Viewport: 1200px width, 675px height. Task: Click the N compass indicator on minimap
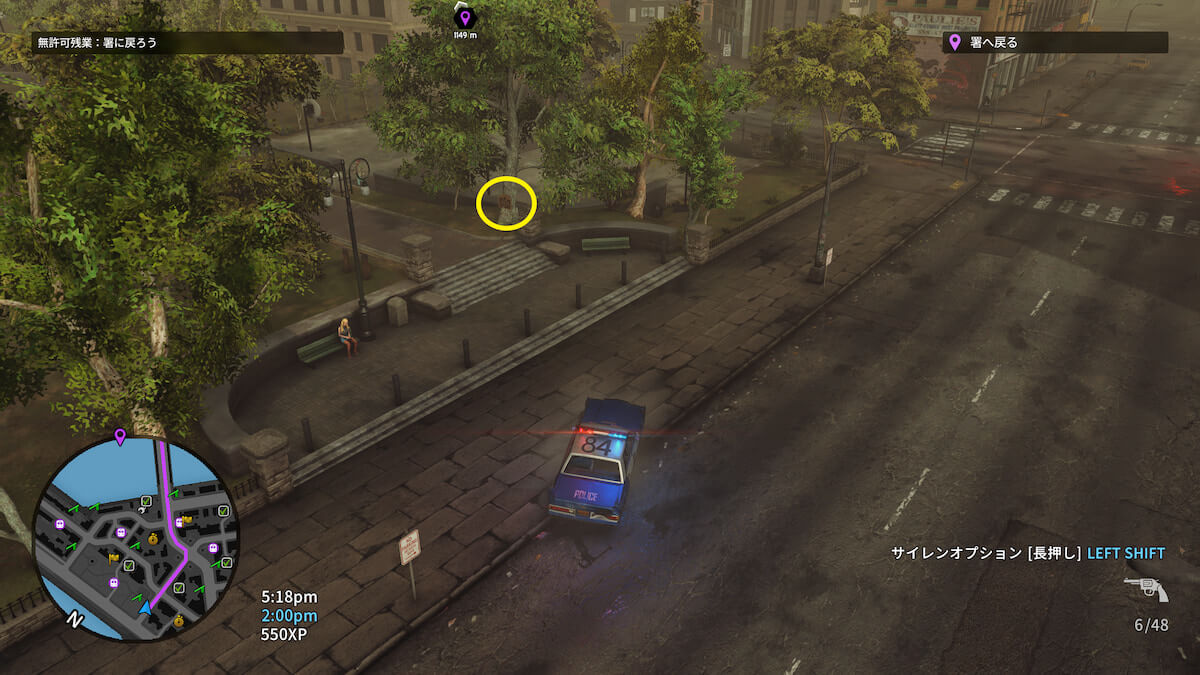72,620
